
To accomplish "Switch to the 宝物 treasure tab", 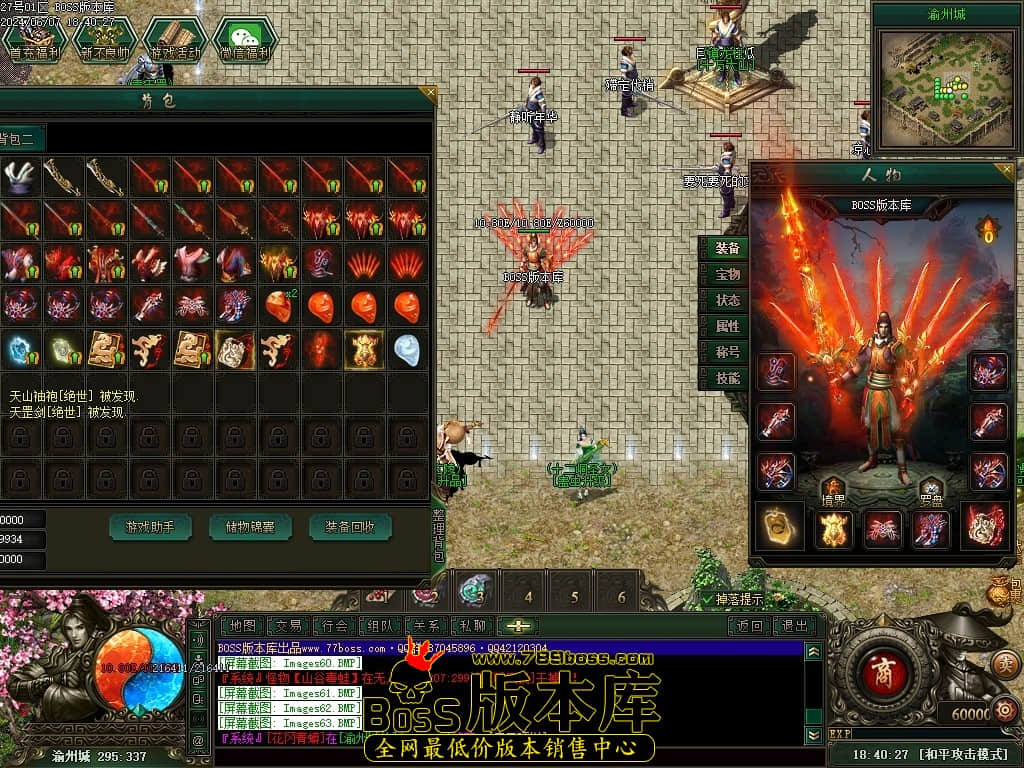I will [727, 274].
